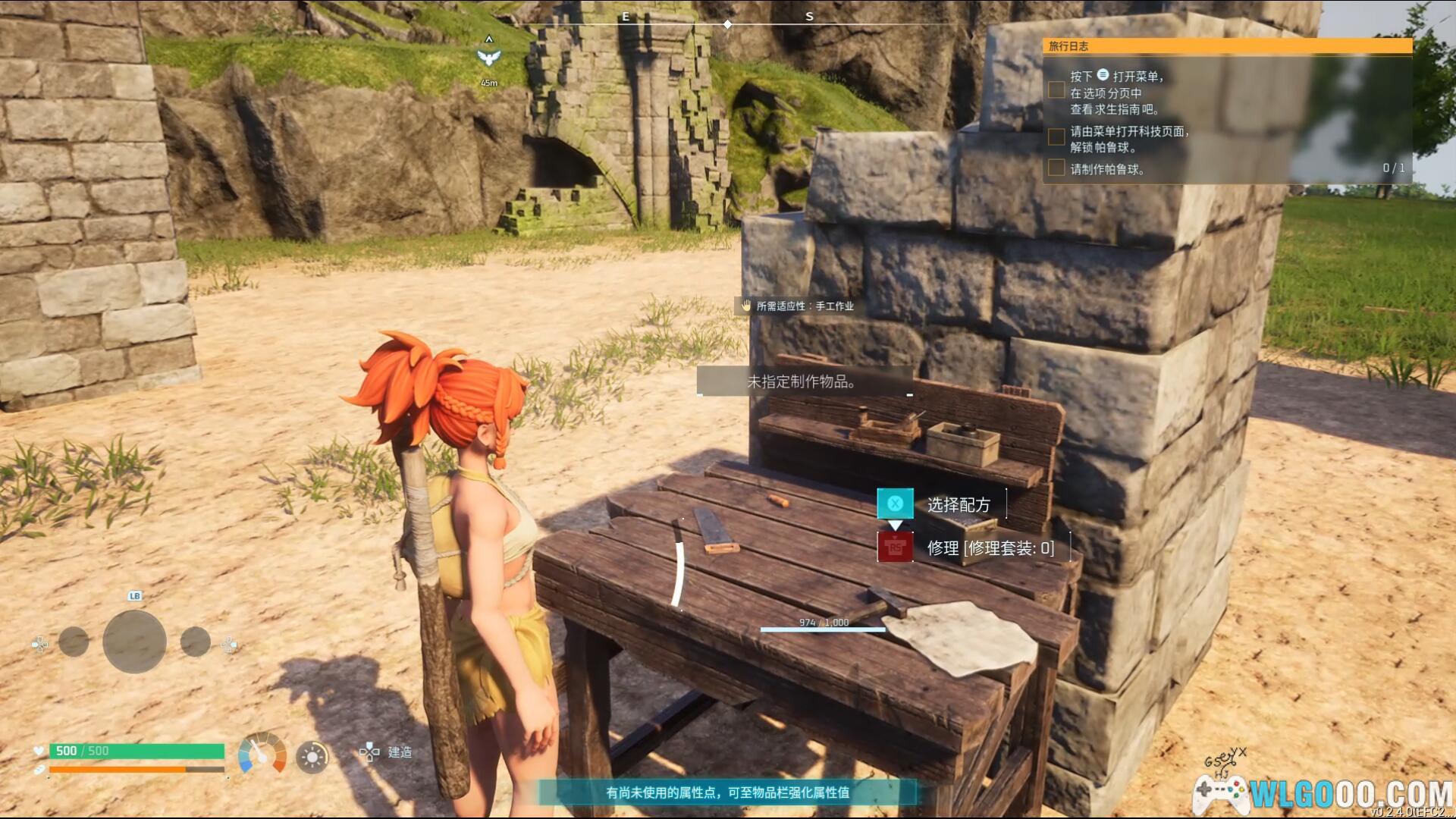Select the 未指定制作物品 crafting status panel
1456x819 pixels.
click(x=804, y=381)
